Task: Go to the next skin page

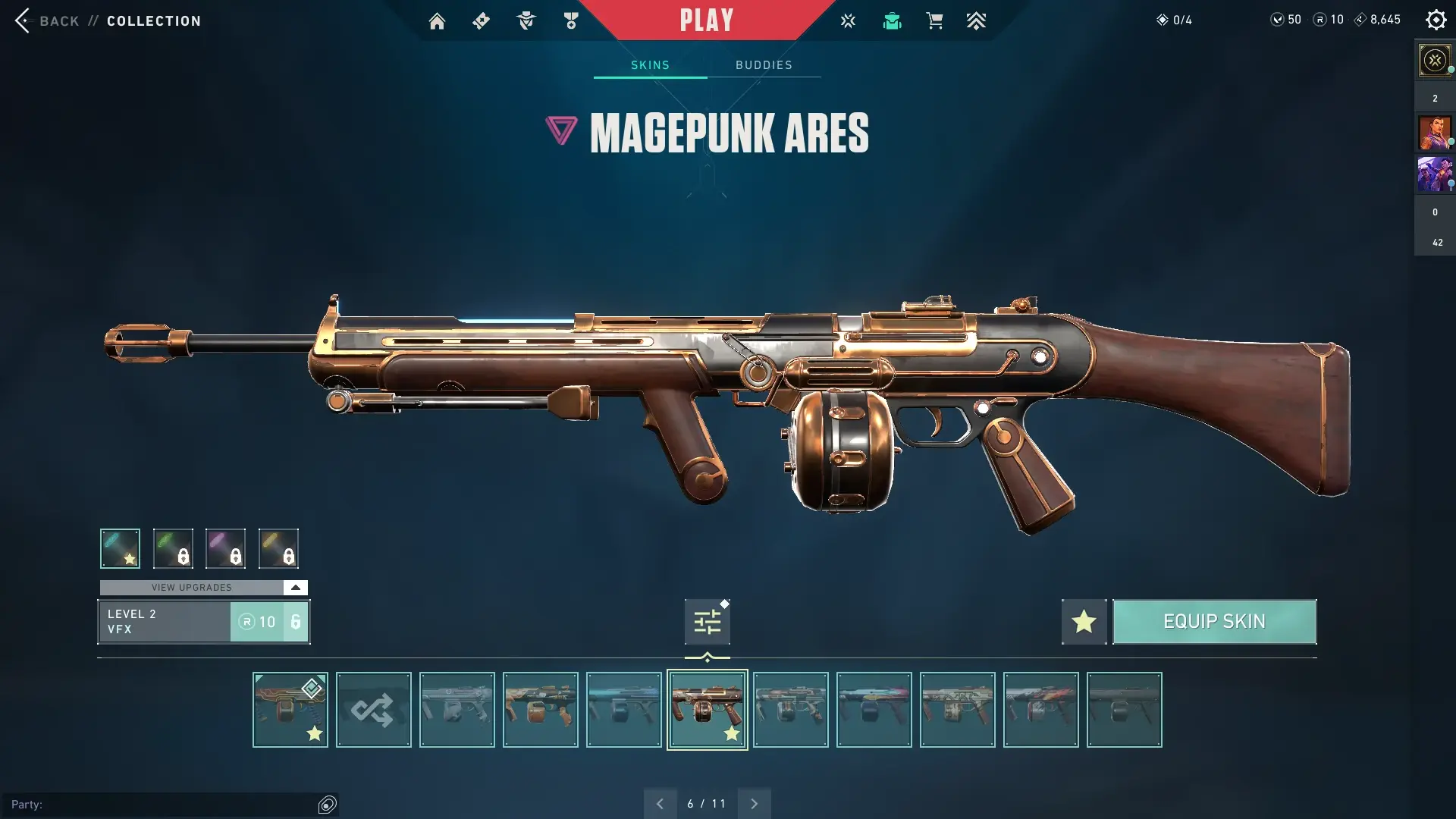Action: click(x=754, y=804)
